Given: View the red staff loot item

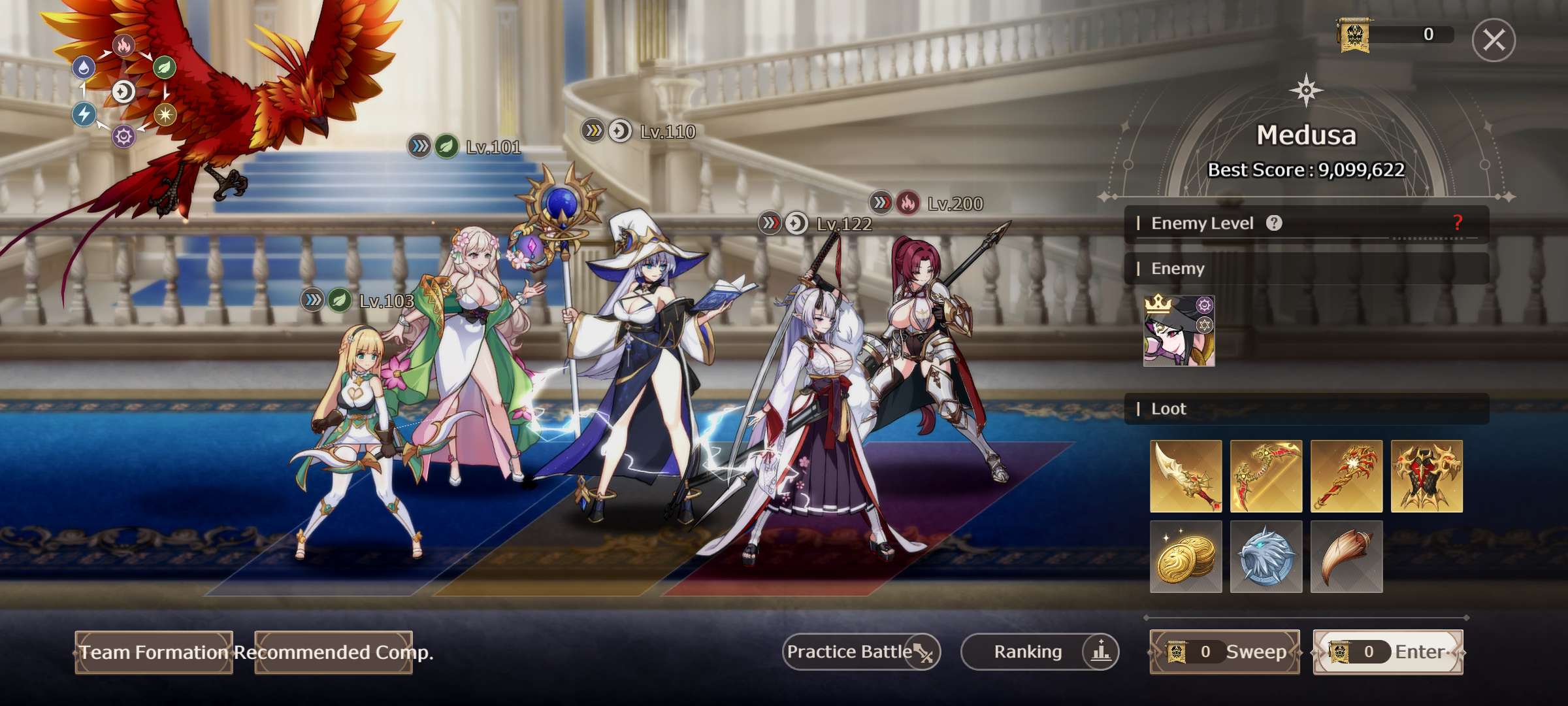Looking at the screenshot, I should tap(1347, 476).
